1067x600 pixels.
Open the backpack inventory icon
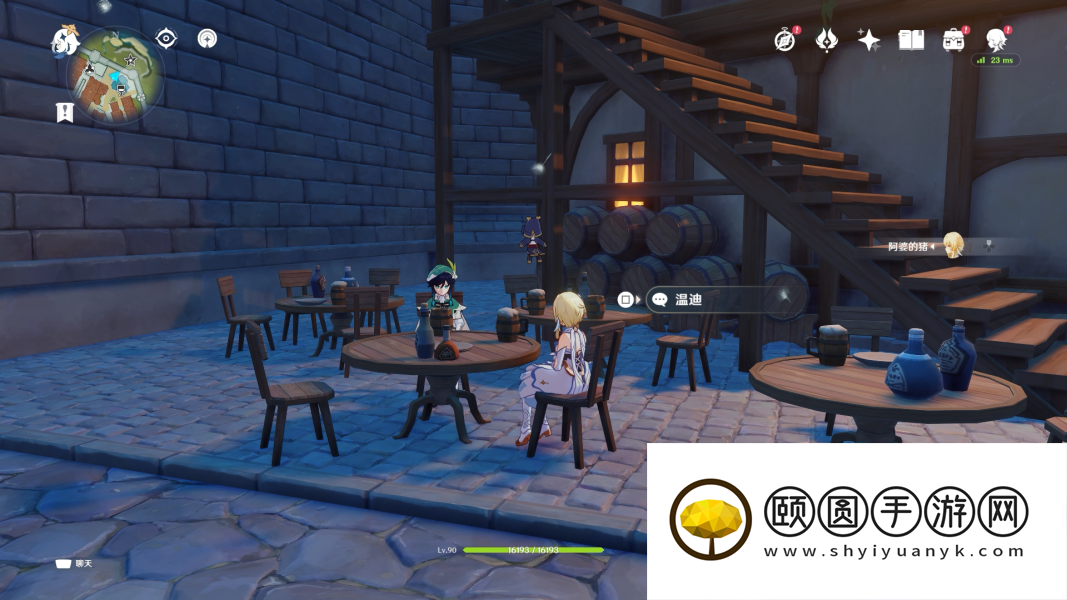[x=953, y=40]
